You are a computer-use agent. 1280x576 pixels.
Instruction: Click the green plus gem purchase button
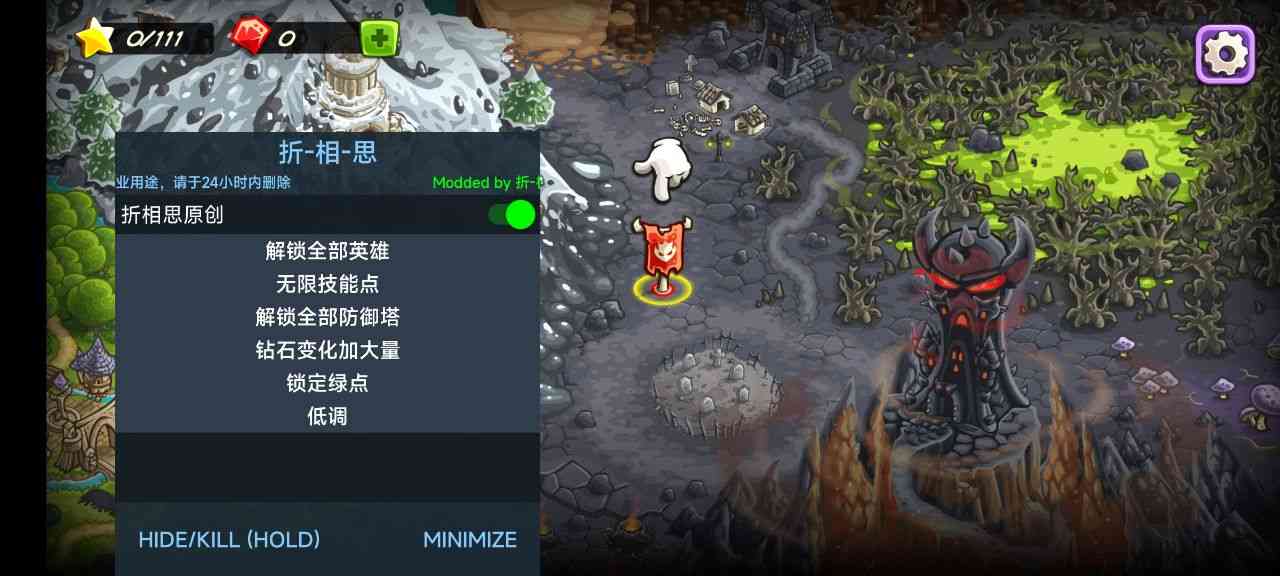(379, 39)
